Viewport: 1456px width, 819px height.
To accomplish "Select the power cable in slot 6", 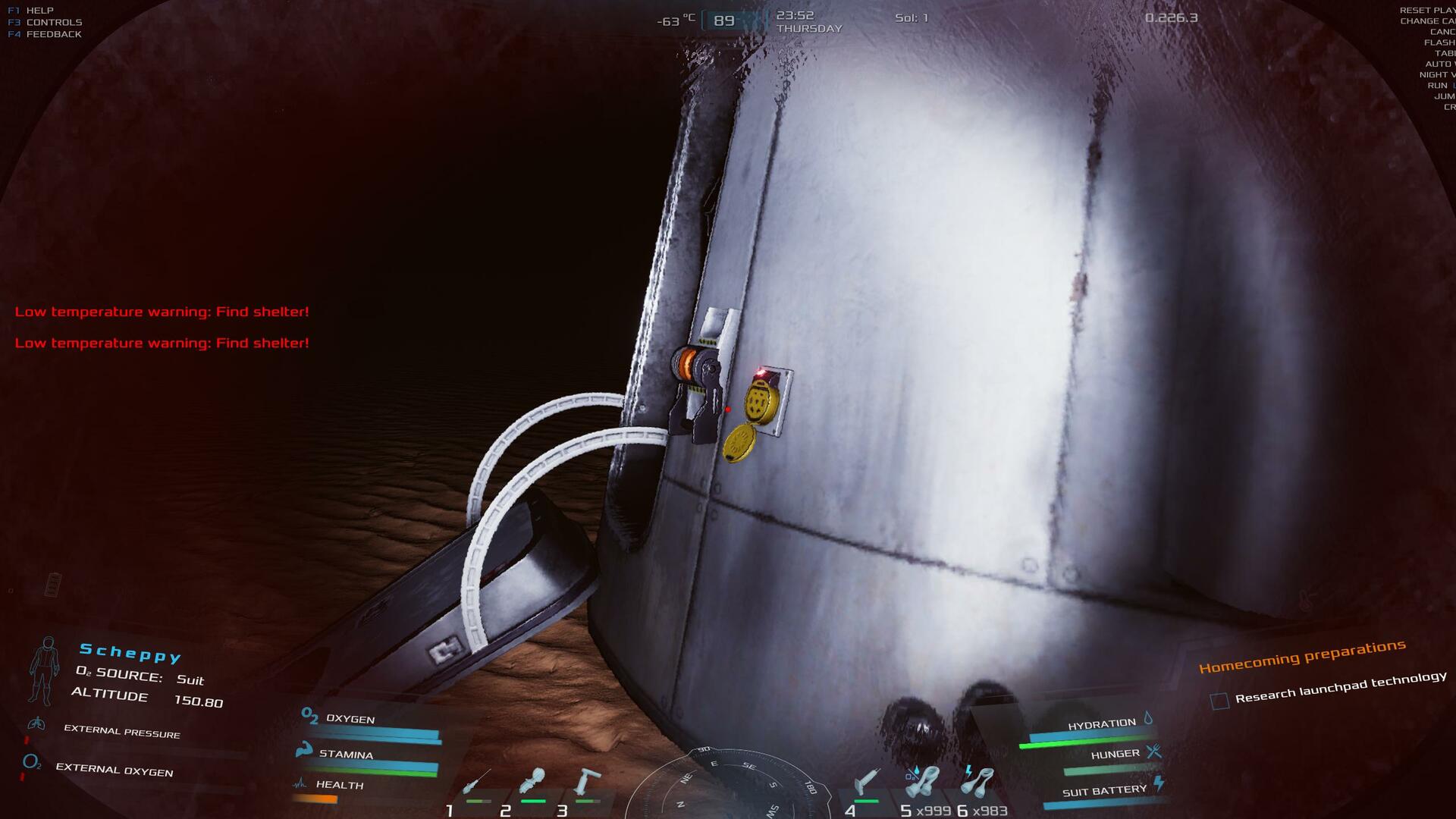I will (978, 782).
